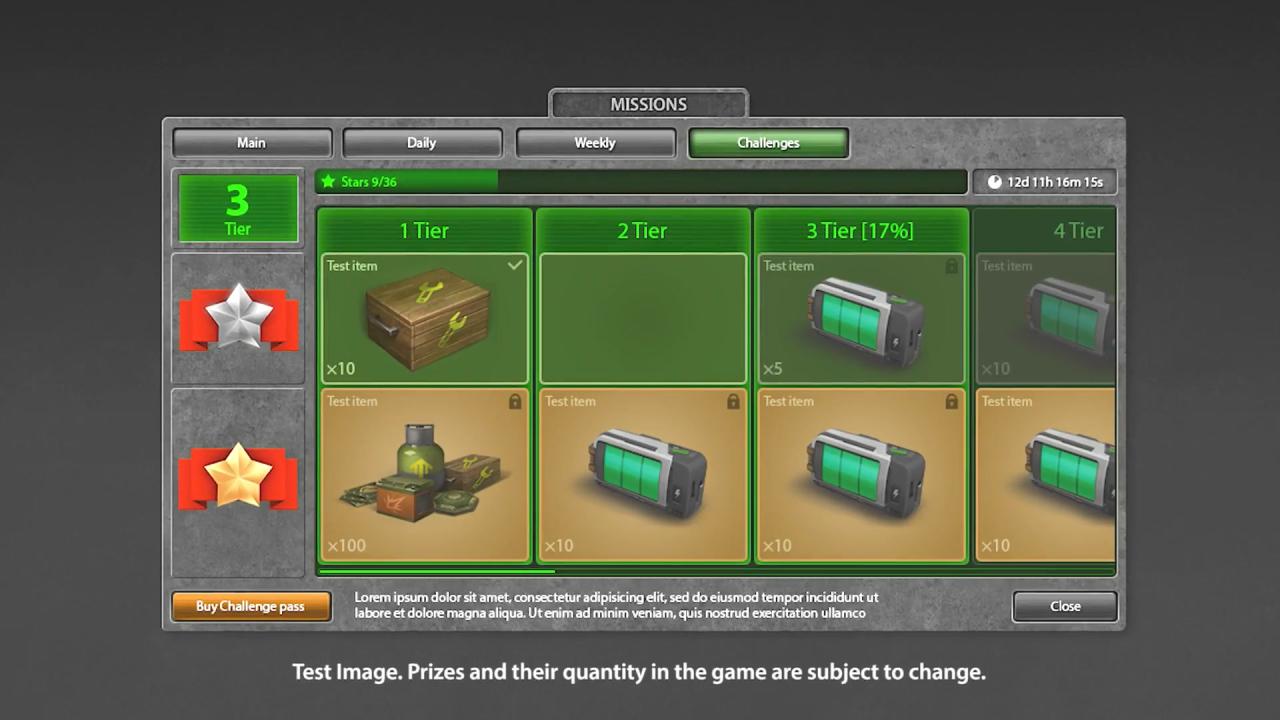Click the horizontal tier scrollbar
Viewport: 1280px width, 720px height.
(436, 571)
